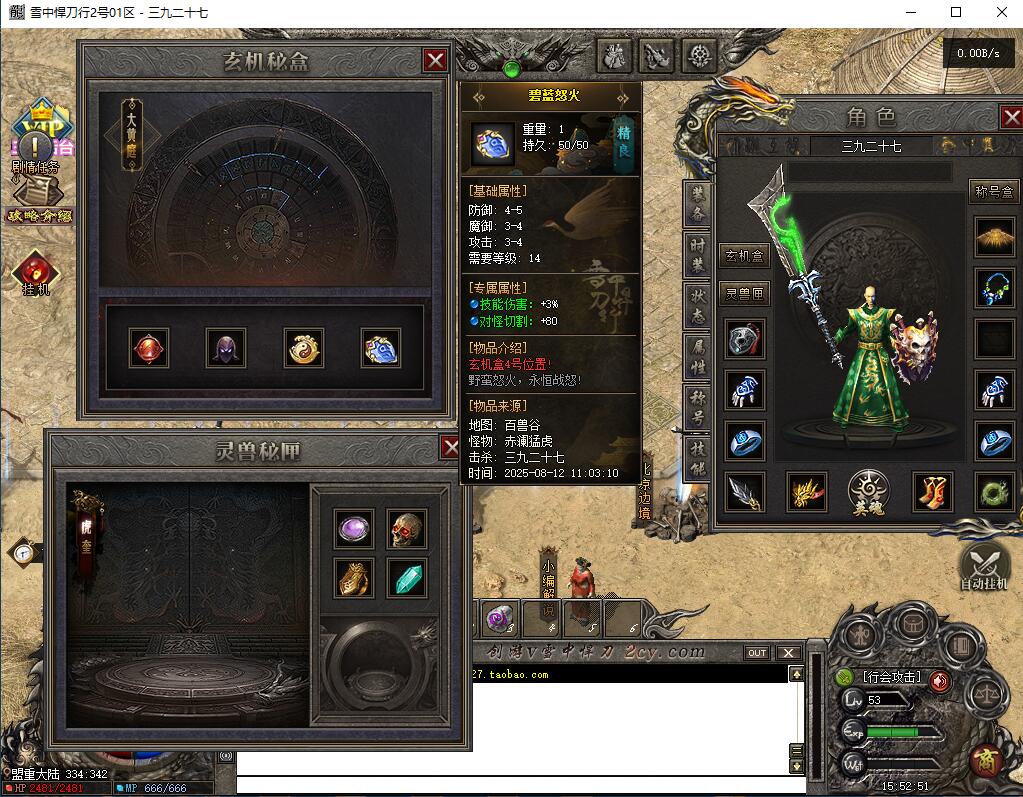Choose the golden yin-yang item slot
The height and width of the screenshot is (797, 1023).
click(303, 348)
